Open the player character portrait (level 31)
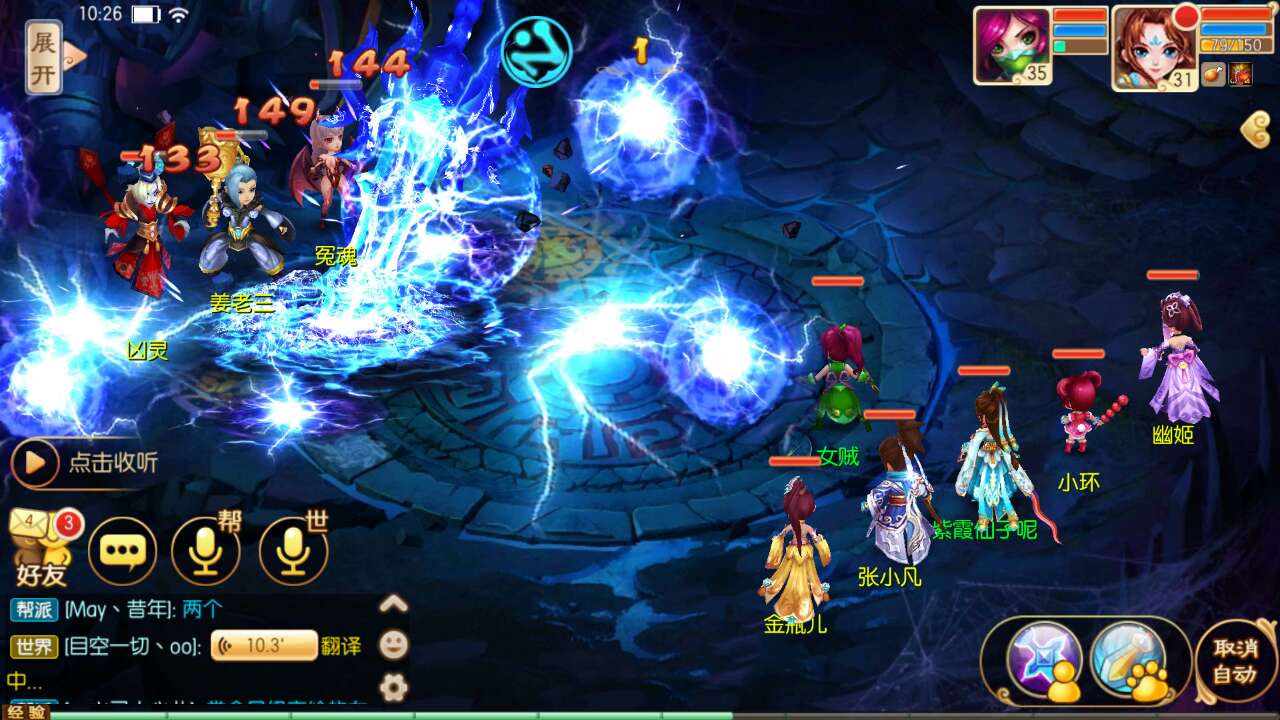The width and height of the screenshot is (1280, 720). point(1154,47)
